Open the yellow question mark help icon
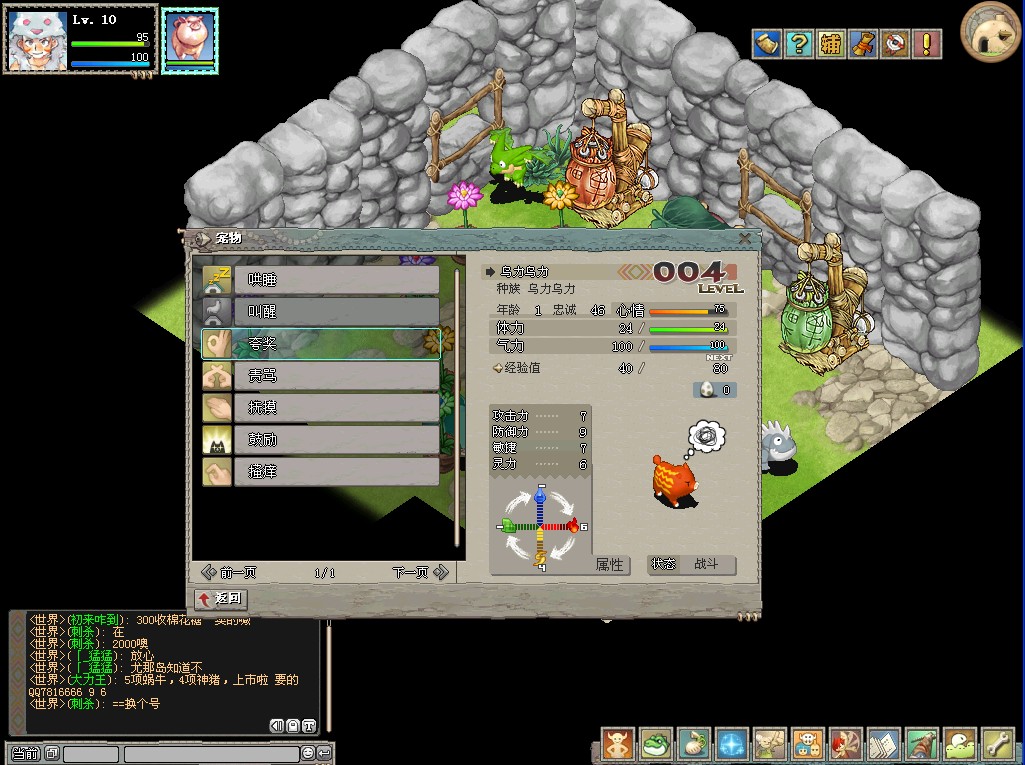Viewport: 1025px width, 765px height. 798,44
